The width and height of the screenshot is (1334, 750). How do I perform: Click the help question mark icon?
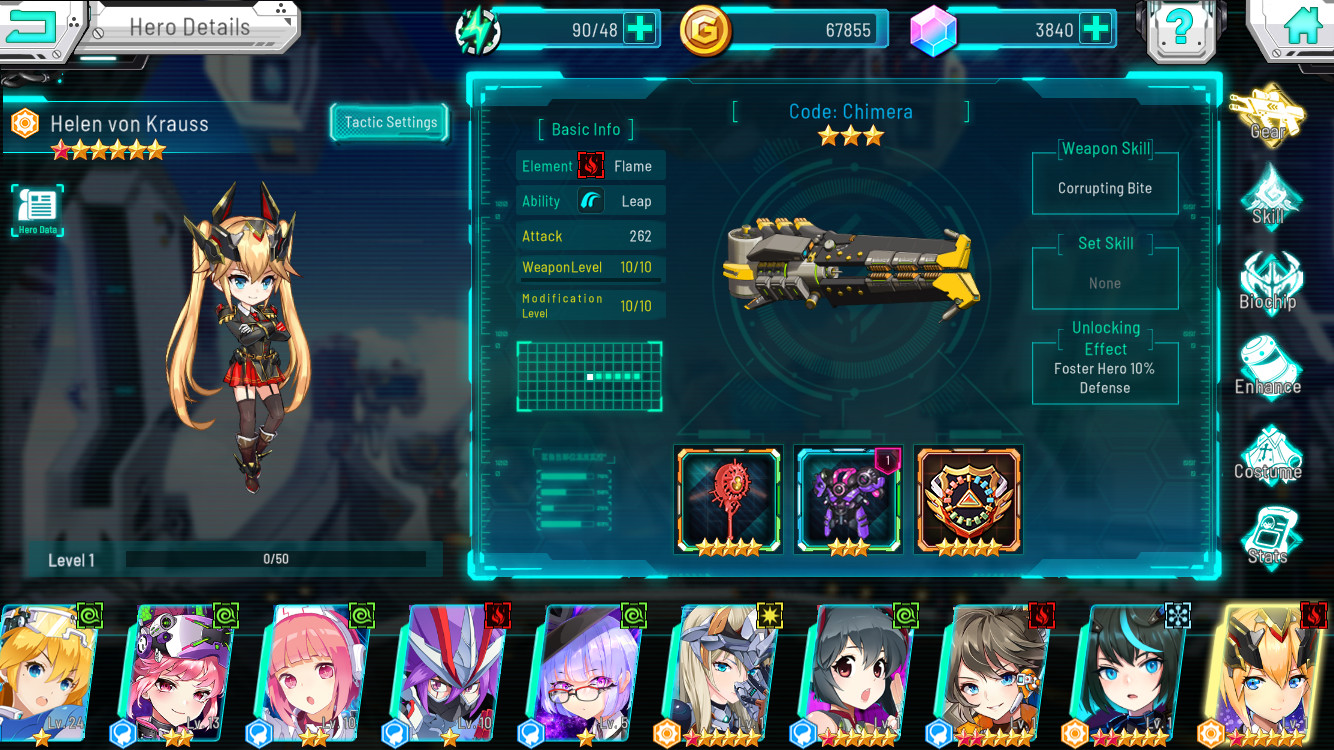1181,29
